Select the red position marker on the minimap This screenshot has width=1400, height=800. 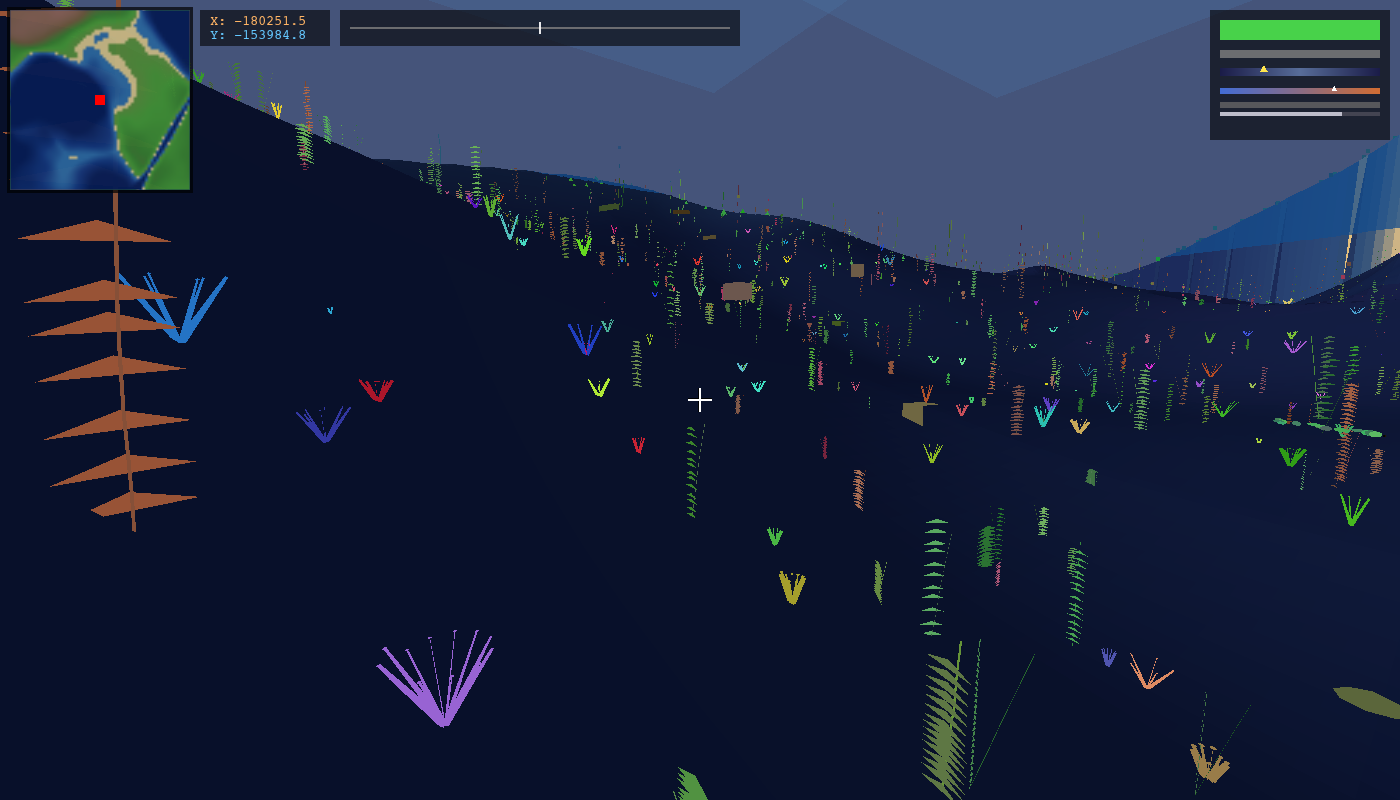tap(100, 100)
